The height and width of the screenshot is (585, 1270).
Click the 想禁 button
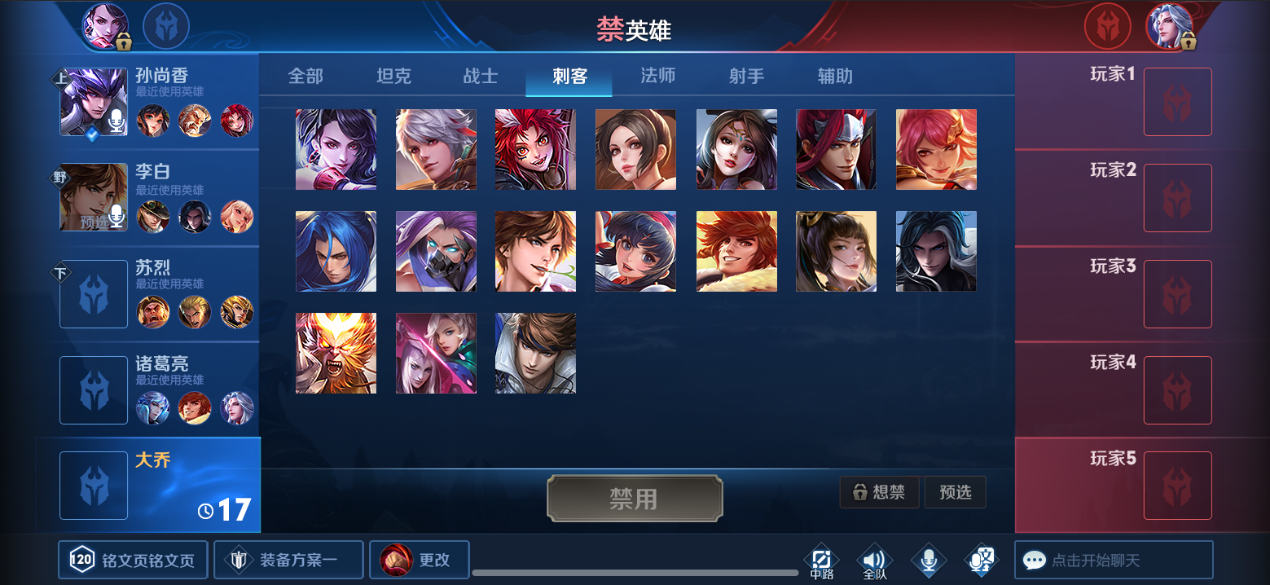[x=879, y=492]
